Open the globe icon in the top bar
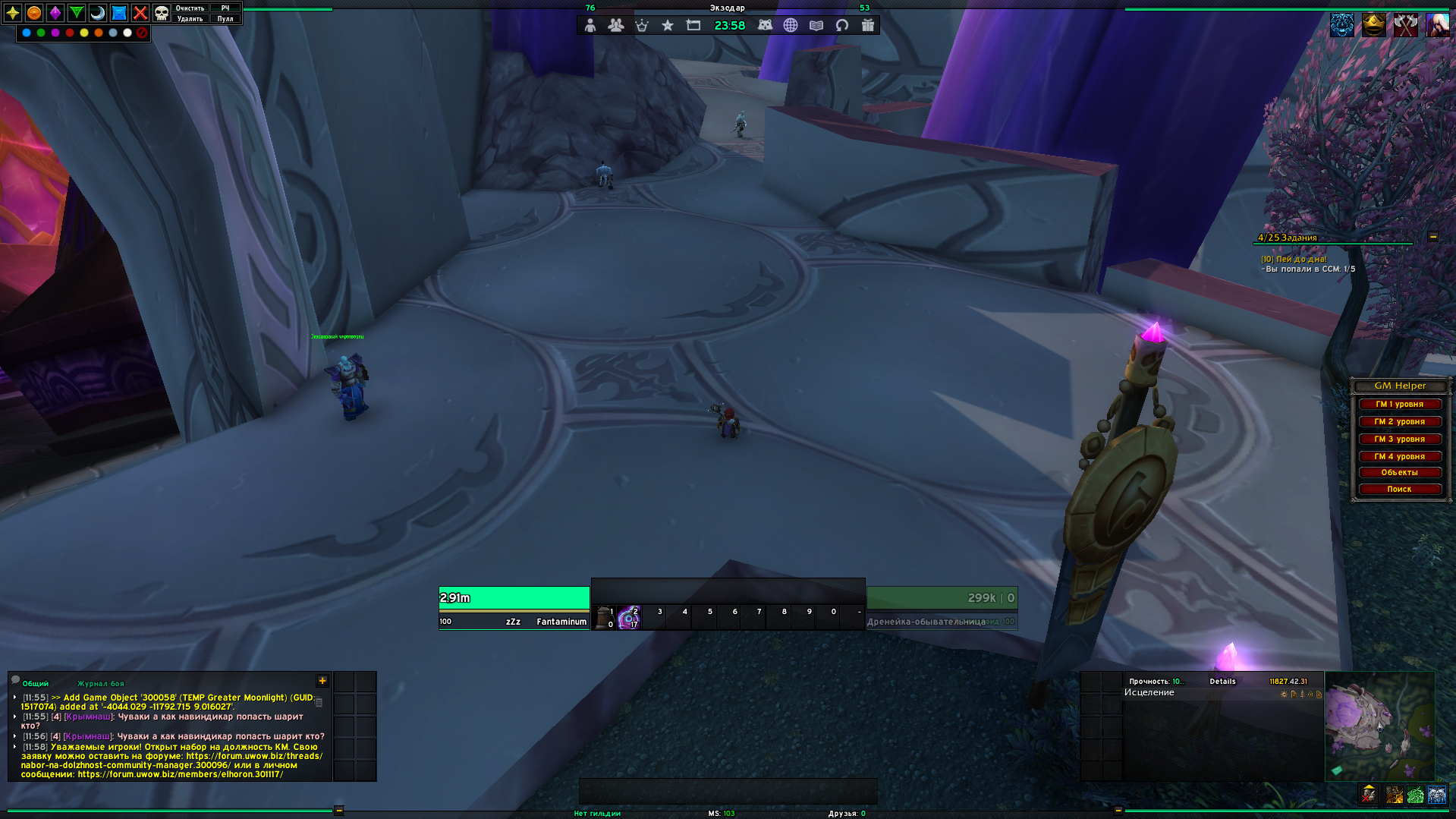 [x=791, y=25]
